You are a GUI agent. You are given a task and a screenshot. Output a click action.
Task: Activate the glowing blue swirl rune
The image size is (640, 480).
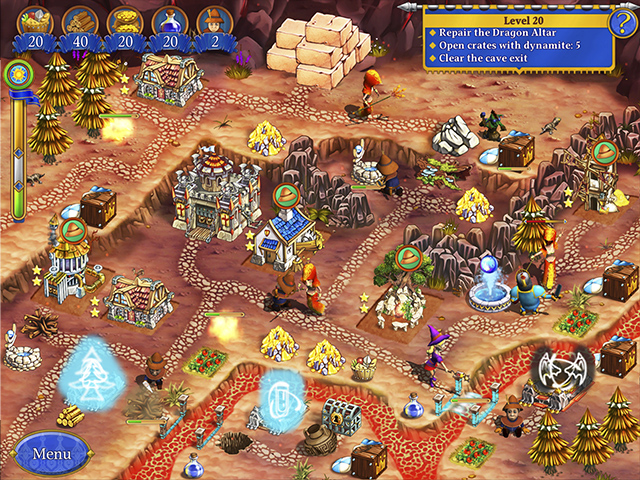(x=279, y=394)
